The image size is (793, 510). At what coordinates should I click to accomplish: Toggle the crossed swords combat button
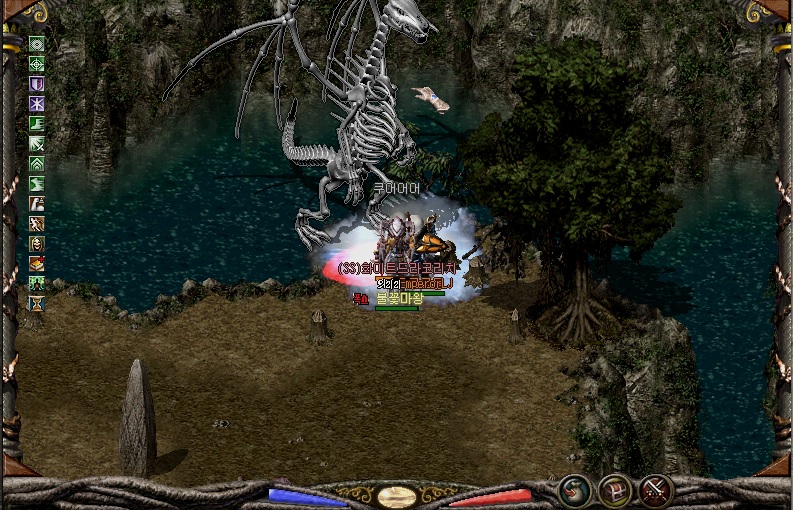655,490
